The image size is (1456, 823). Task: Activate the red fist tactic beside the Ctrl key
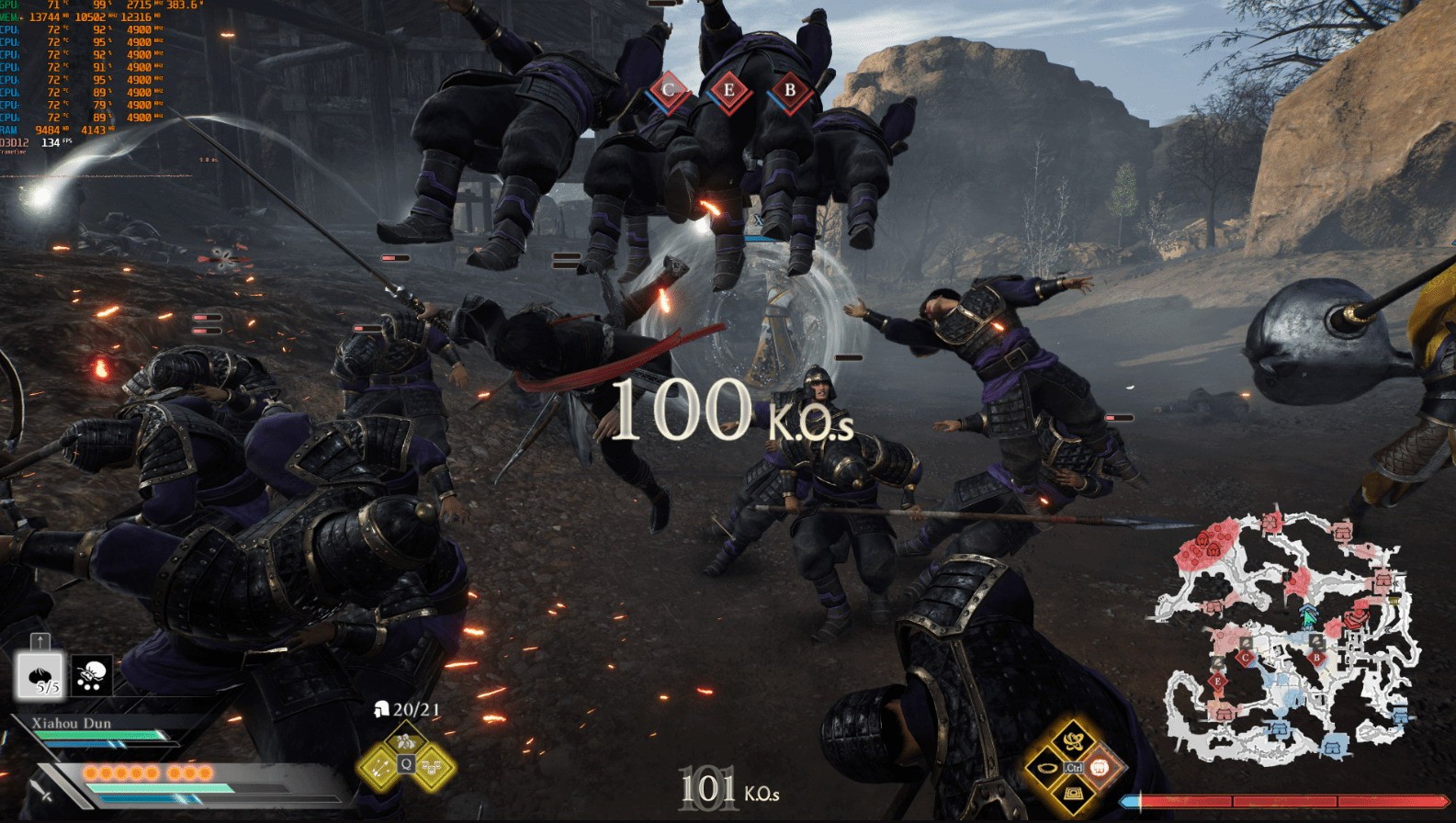[1100, 768]
